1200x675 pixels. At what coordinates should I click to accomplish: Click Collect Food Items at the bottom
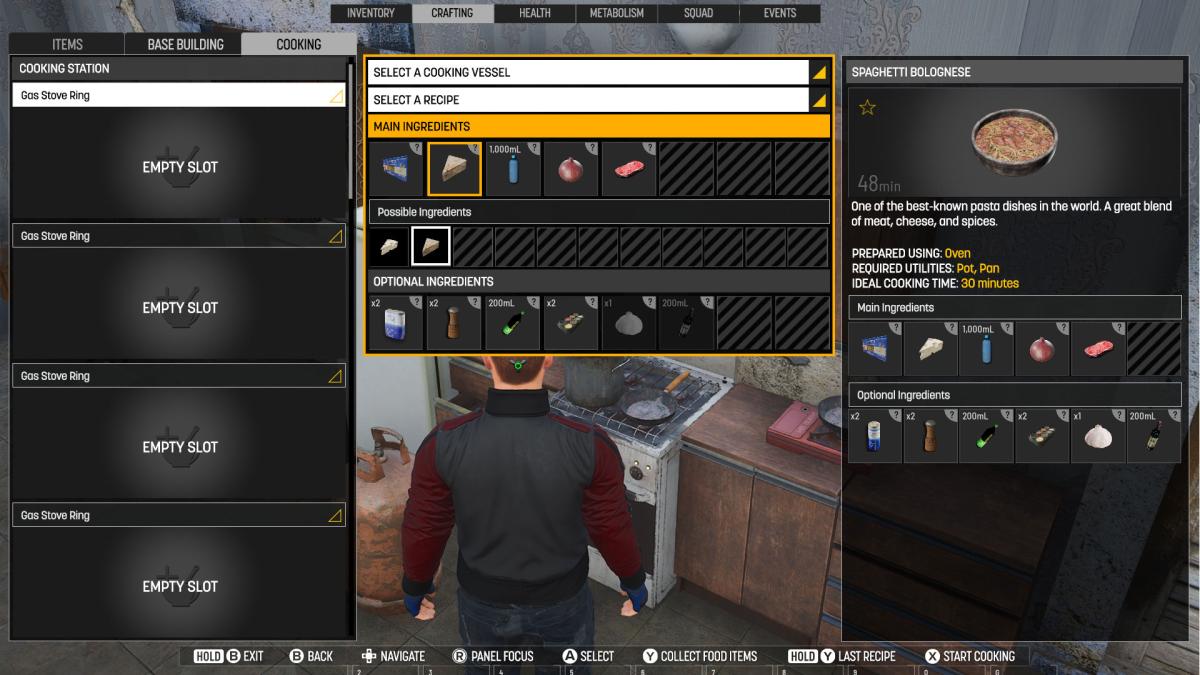click(700, 656)
